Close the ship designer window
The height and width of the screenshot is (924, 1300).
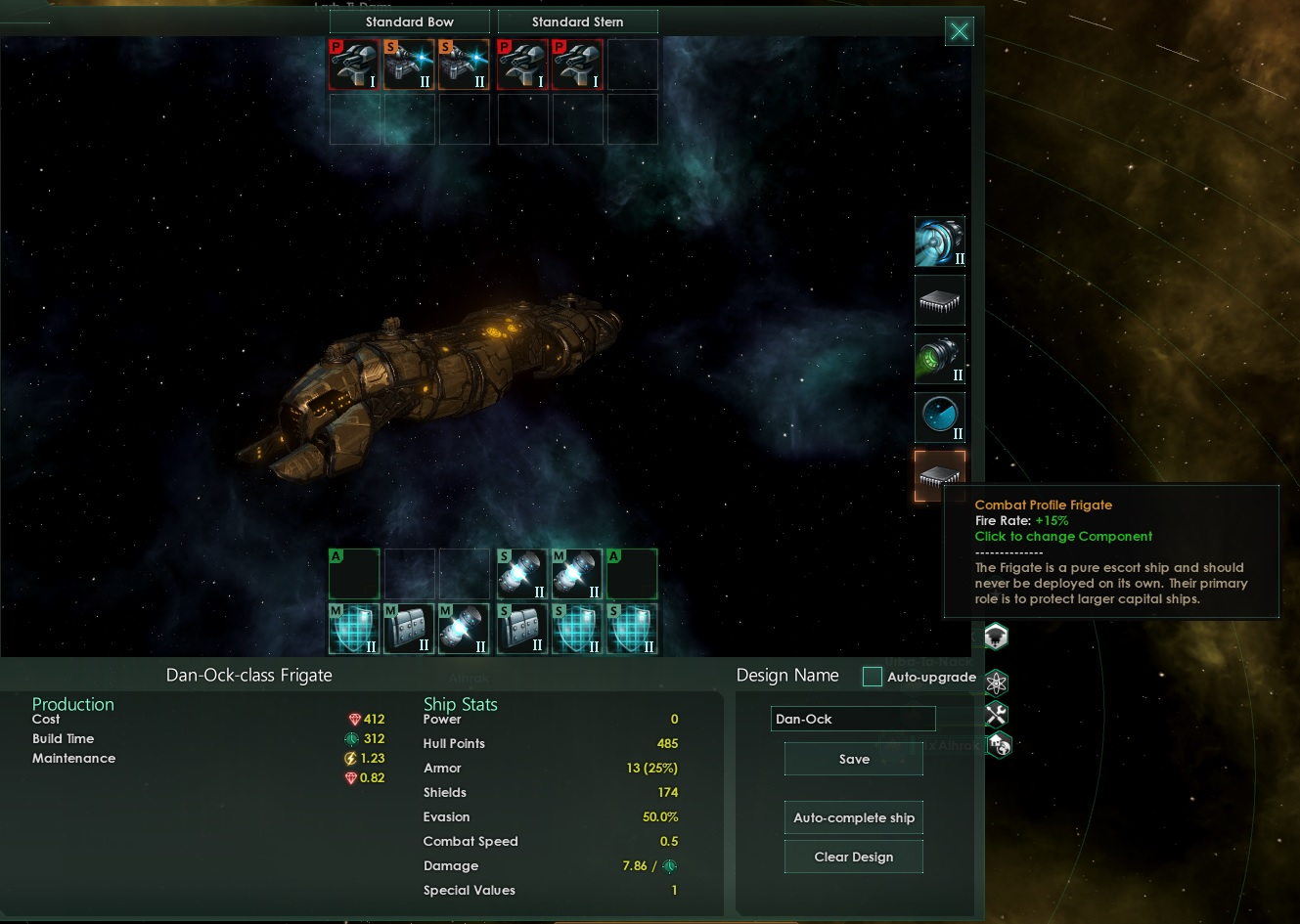(960, 31)
